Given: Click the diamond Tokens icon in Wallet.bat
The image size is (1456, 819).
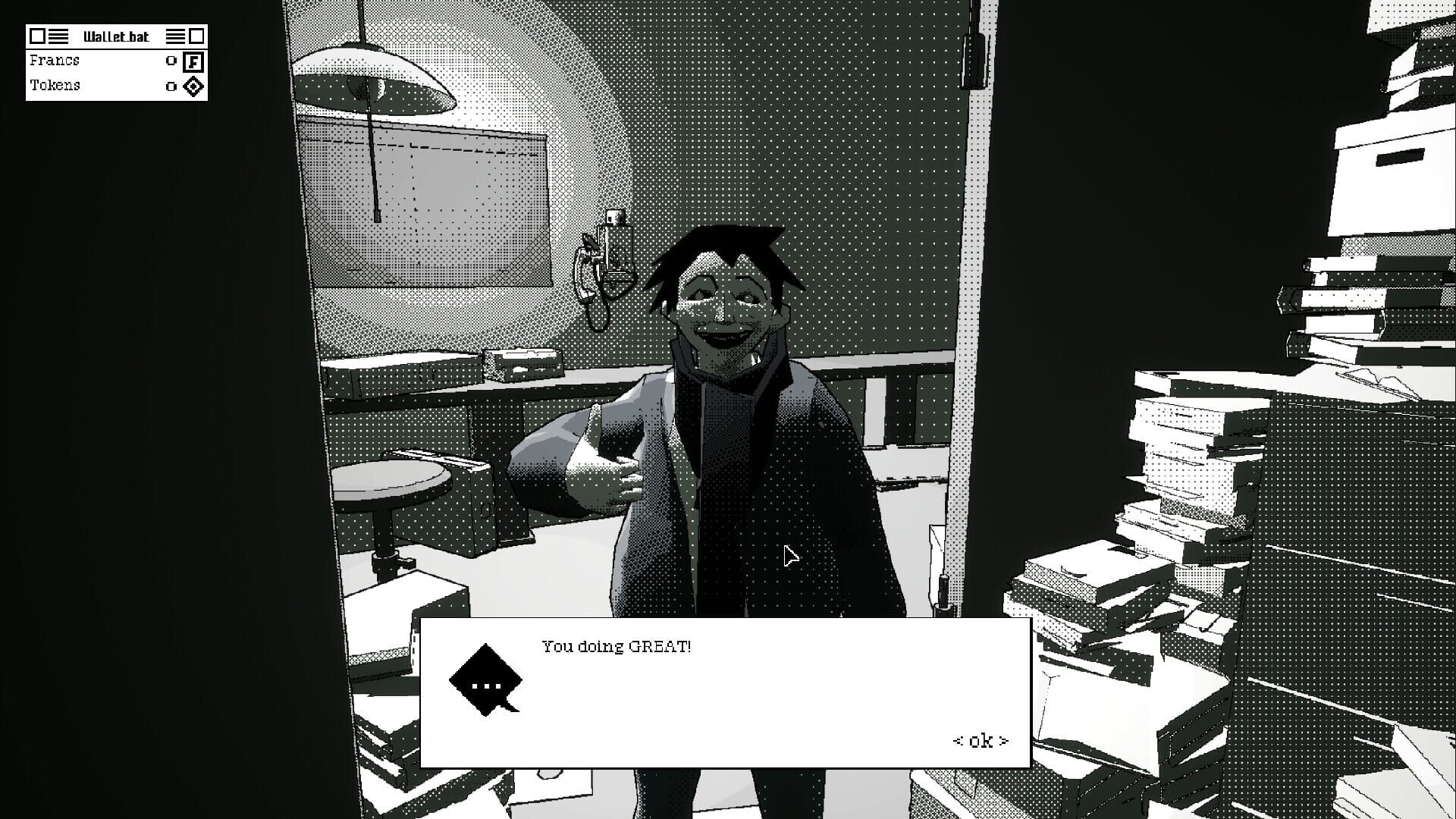Looking at the screenshot, I should click(193, 86).
